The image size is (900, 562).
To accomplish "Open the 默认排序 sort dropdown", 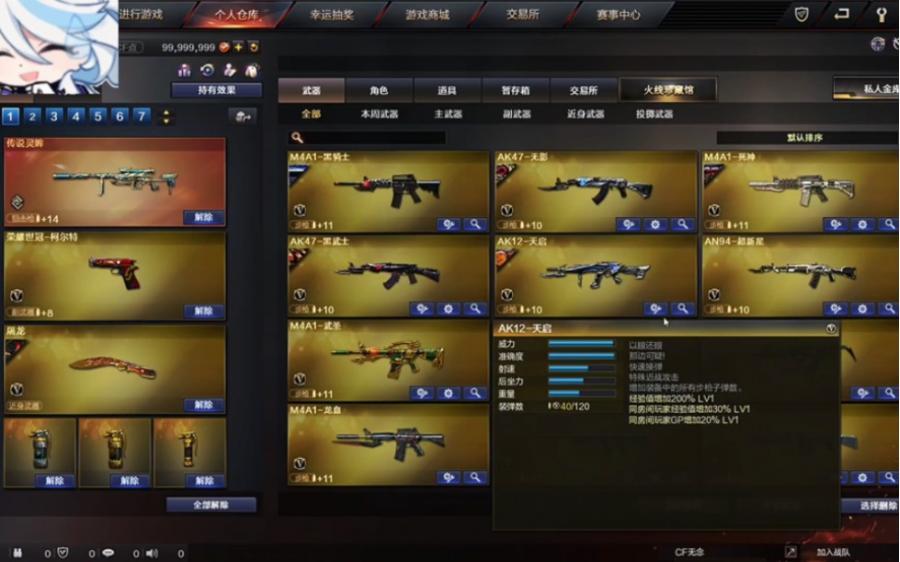I will pyautogui.click(x=805, y=138).
